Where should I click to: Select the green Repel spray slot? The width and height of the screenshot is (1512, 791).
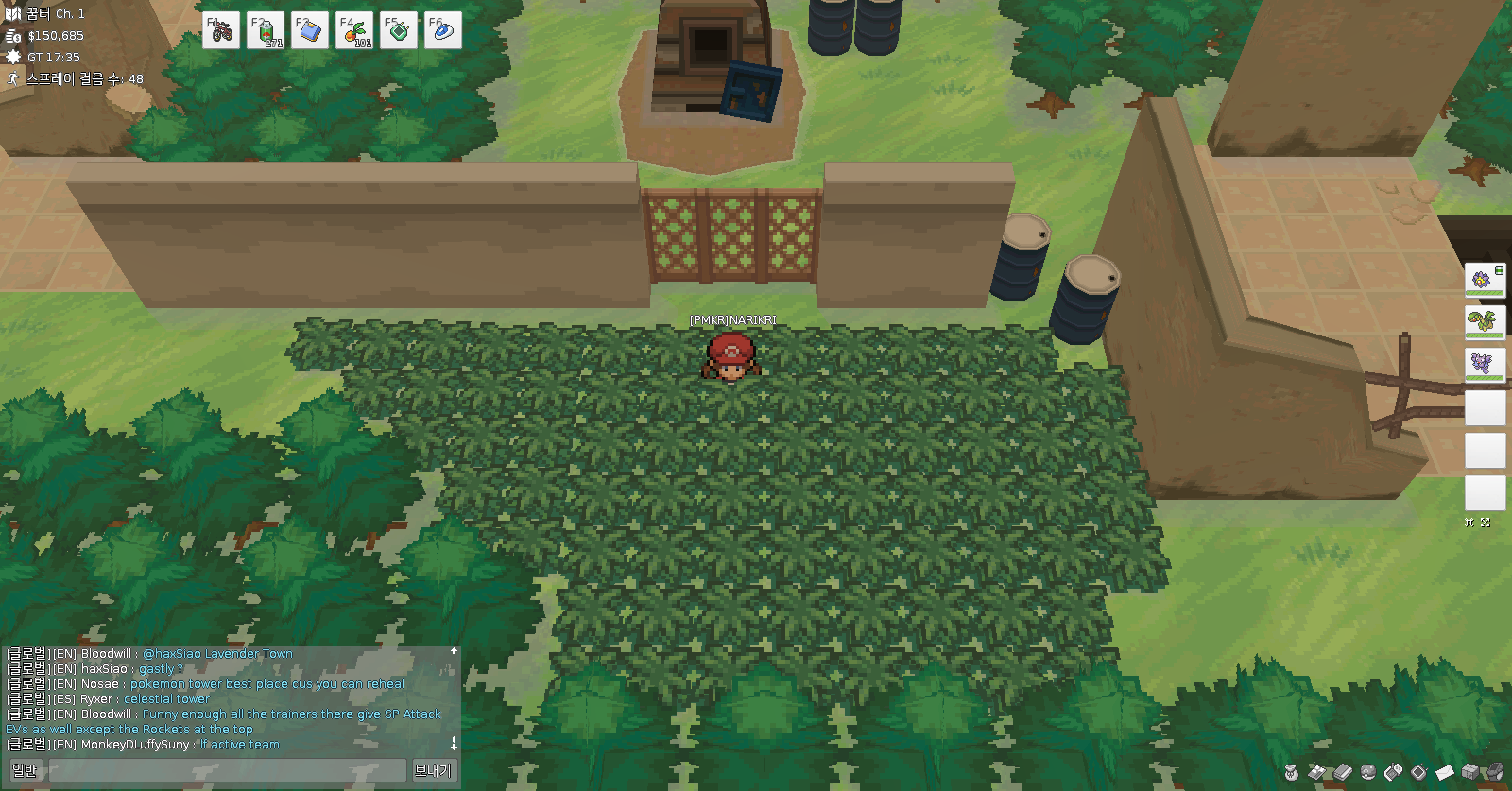click(x=266, y=30)
